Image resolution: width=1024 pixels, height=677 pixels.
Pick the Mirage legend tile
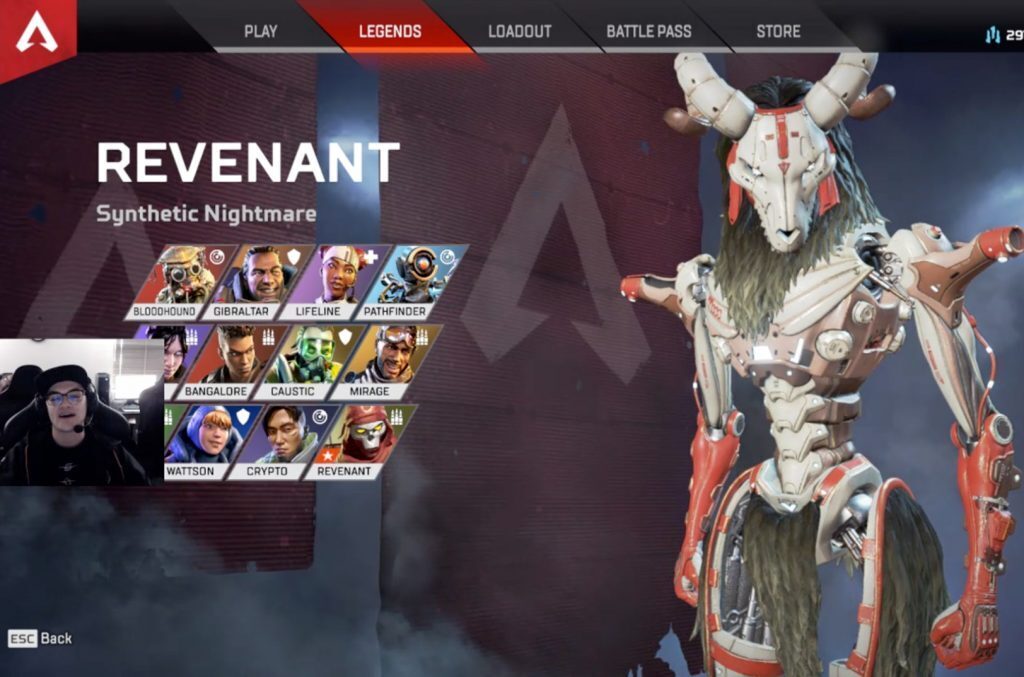click(379, 361)
